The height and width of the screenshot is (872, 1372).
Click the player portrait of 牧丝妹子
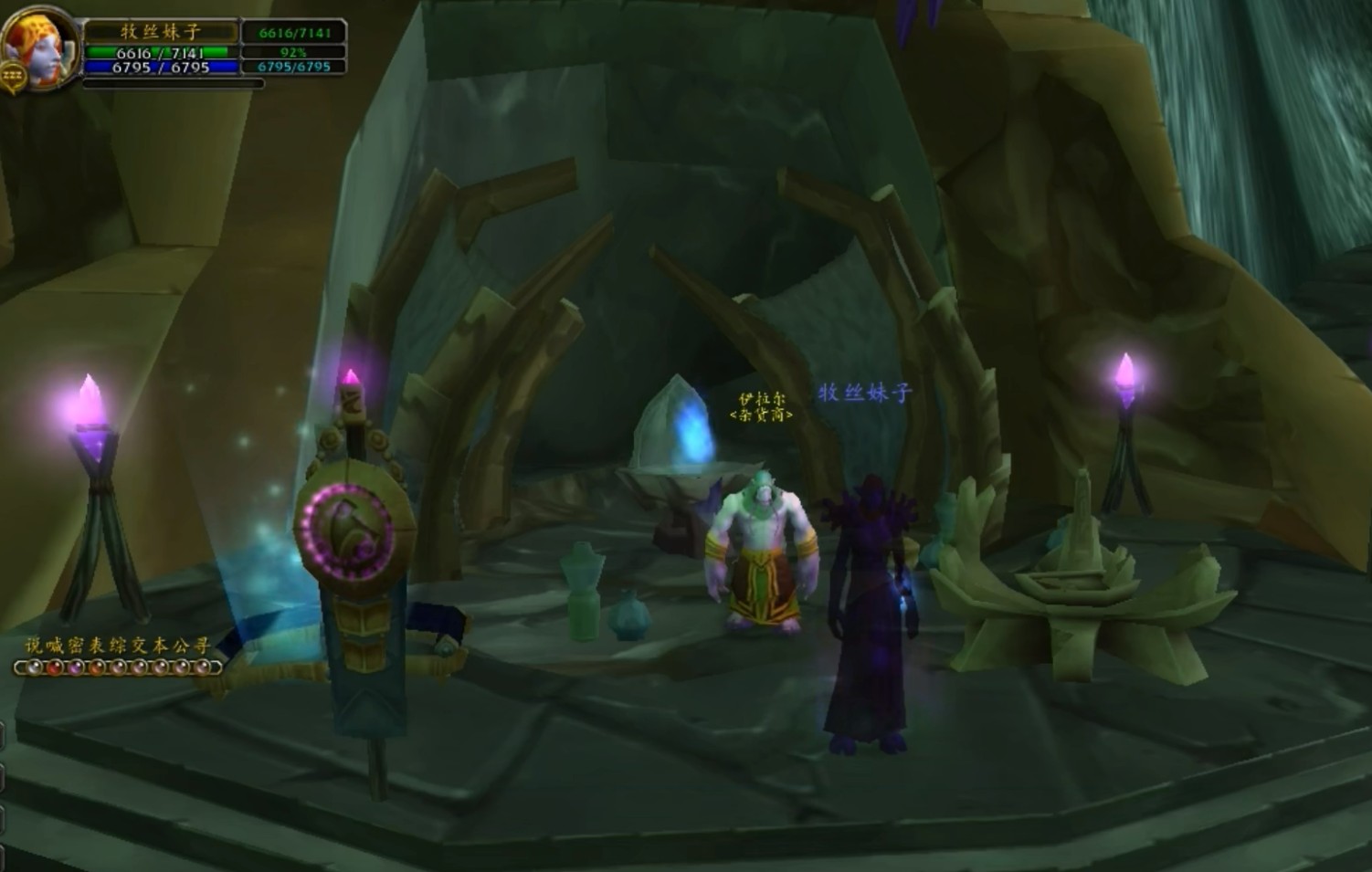[x=38, y=47]
